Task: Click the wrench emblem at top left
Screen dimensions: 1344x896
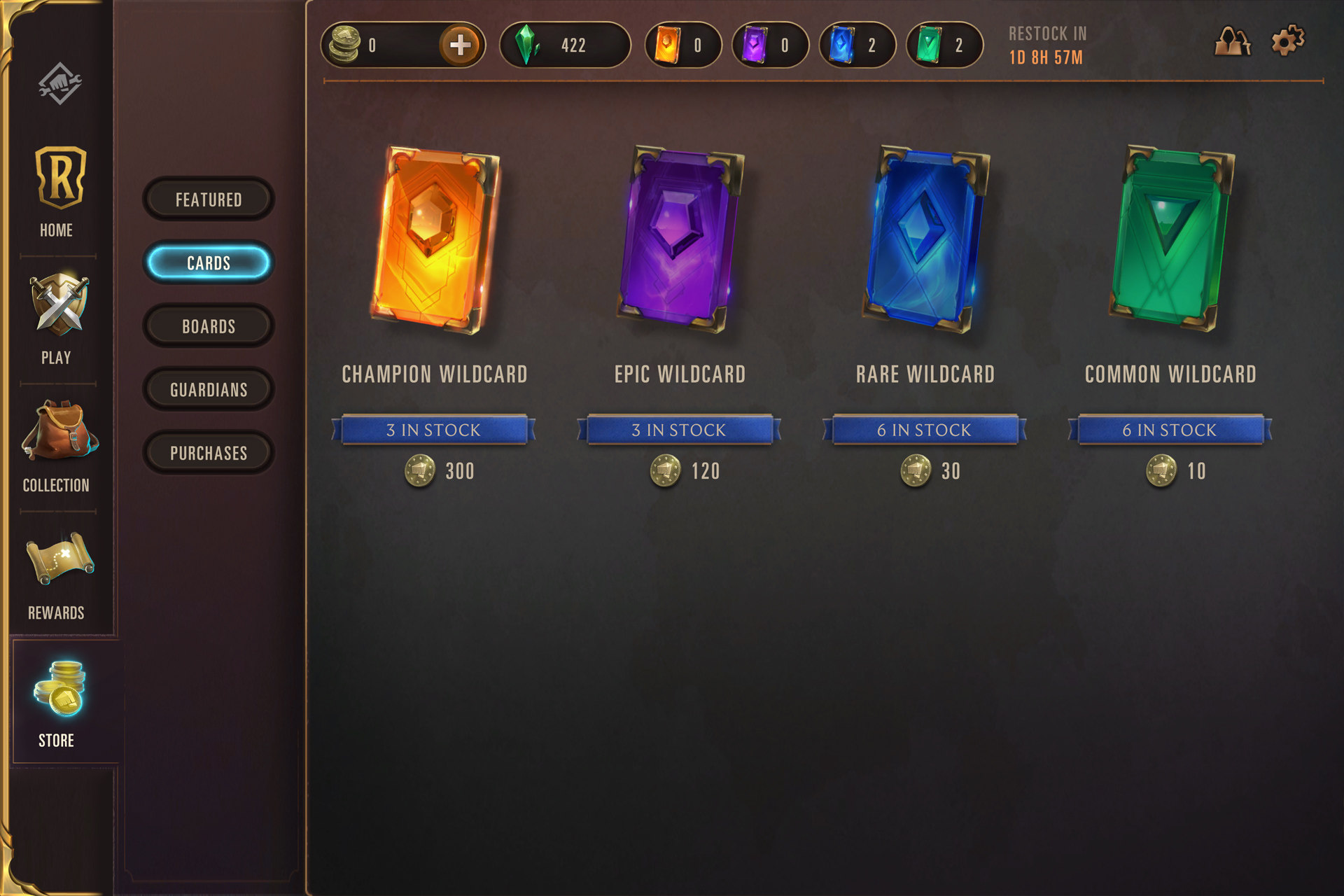Action: (x=59, y=83)
